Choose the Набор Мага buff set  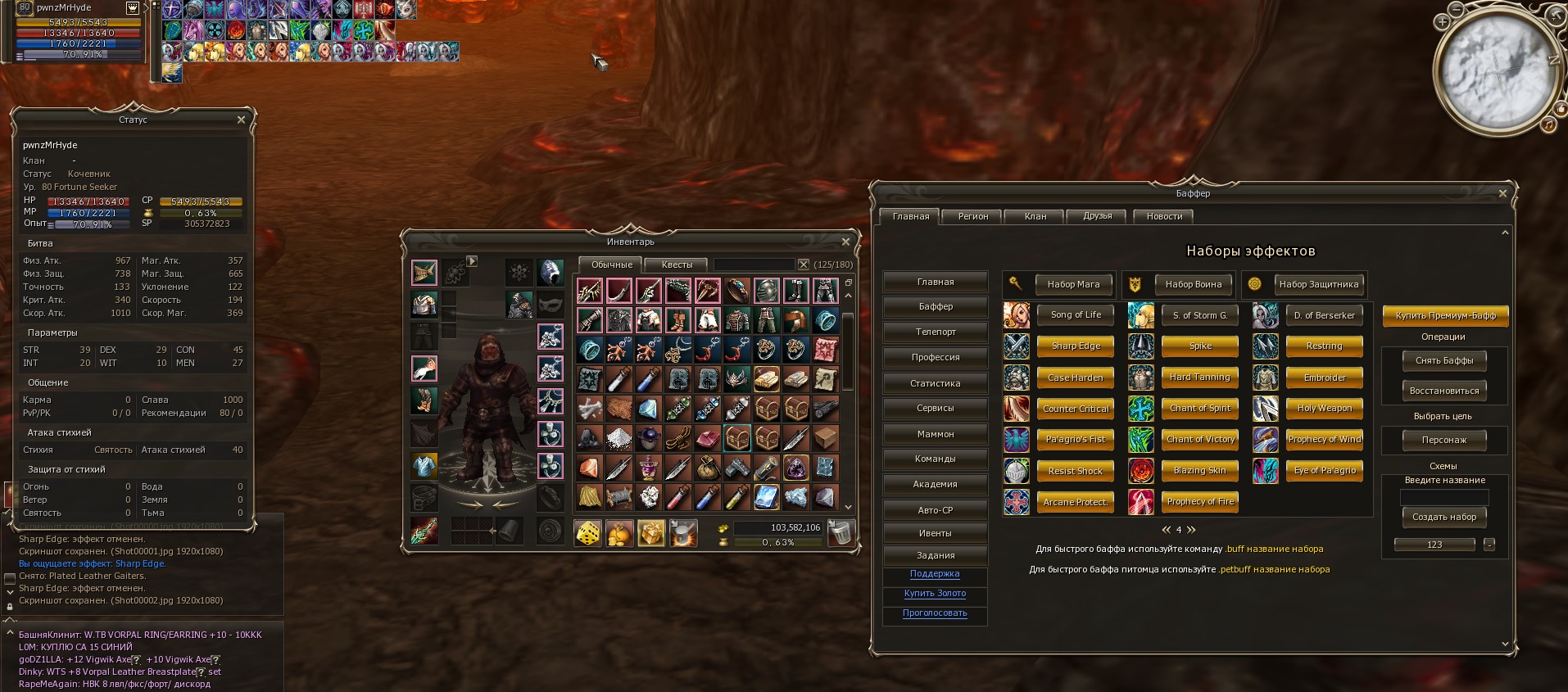point(1073,284)
